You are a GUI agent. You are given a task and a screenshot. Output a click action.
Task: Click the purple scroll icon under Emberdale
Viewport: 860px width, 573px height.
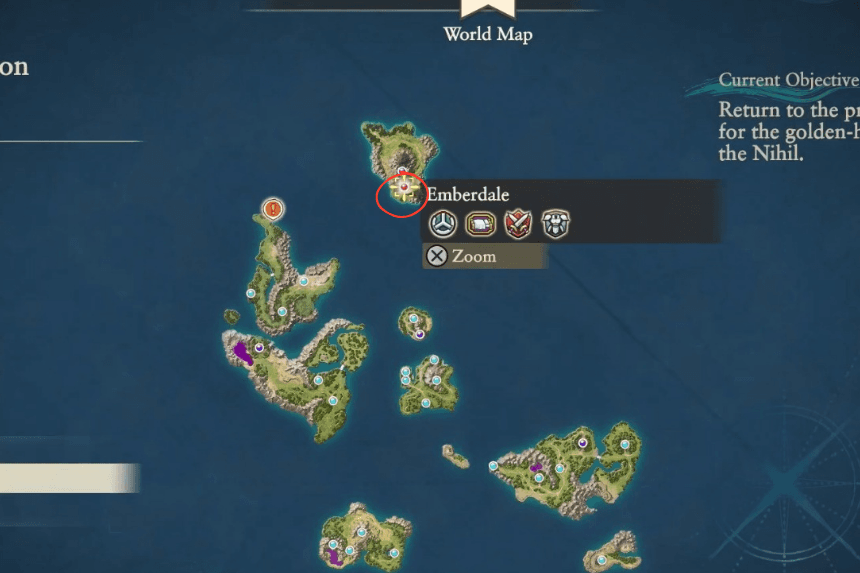pos(480,225)
